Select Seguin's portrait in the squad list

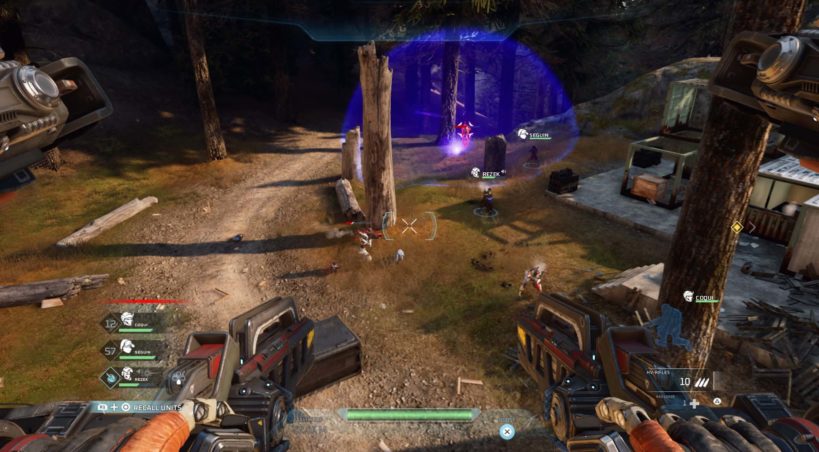127,348
